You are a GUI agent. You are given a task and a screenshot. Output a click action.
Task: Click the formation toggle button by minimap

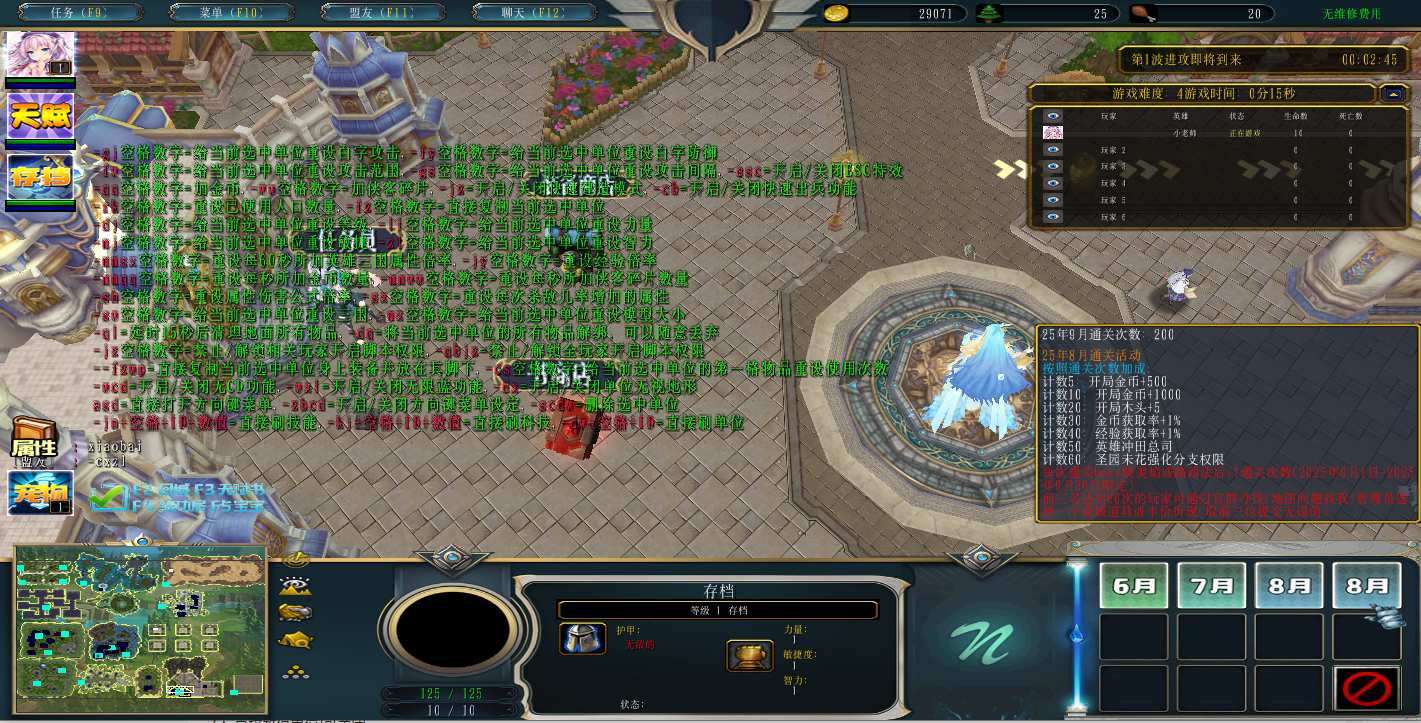coord(295,672)
